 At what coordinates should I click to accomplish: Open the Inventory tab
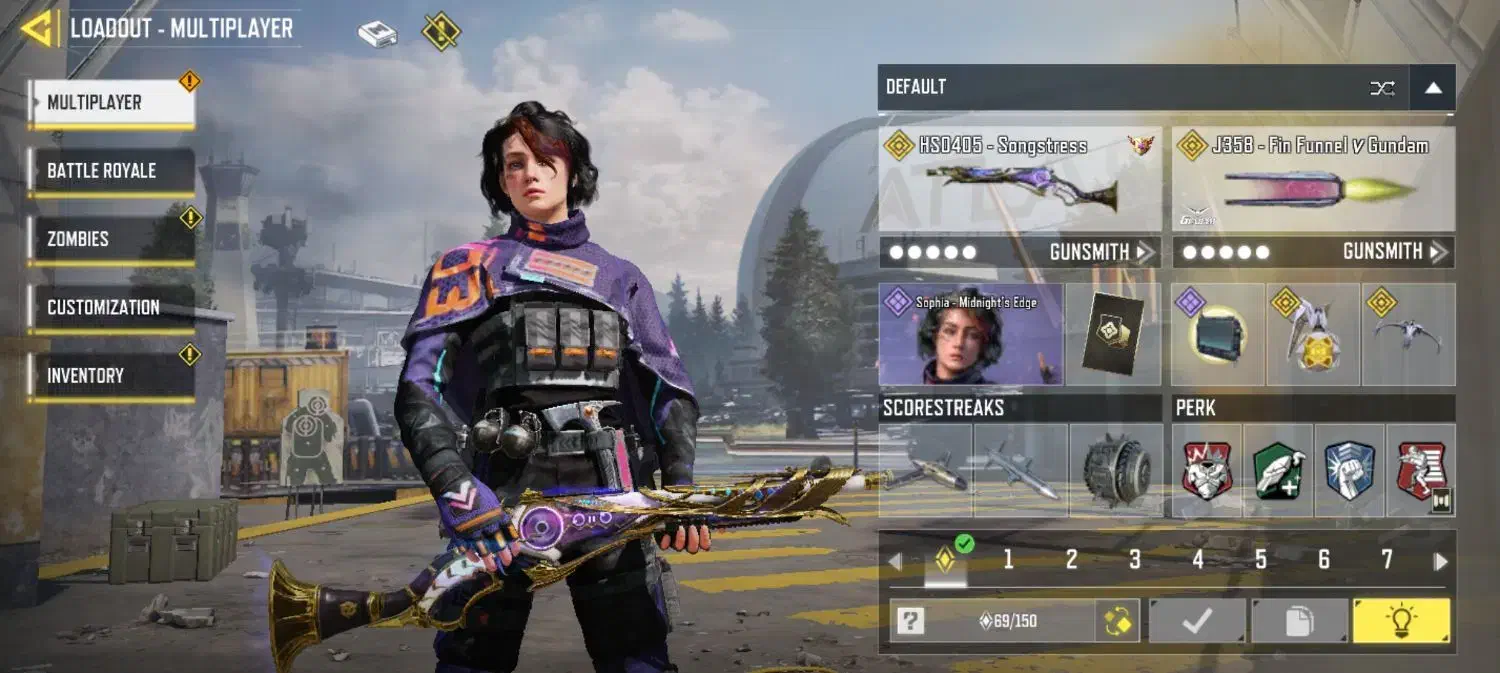pyautogui.click(x=111, y=376)
